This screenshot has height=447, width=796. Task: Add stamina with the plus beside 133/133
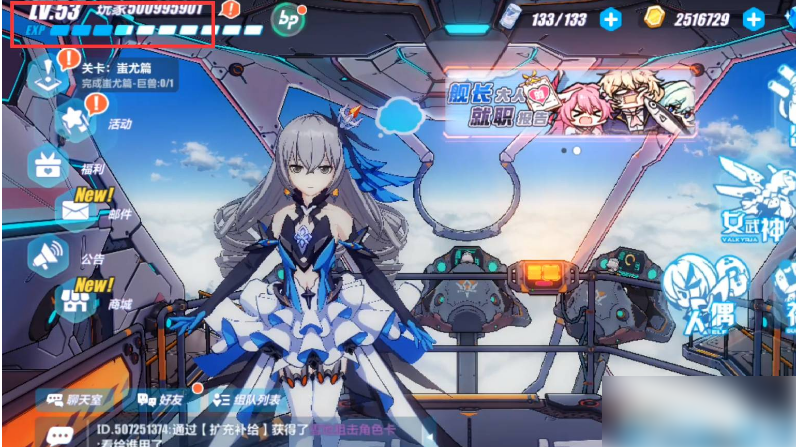click(x=610, y=18)
